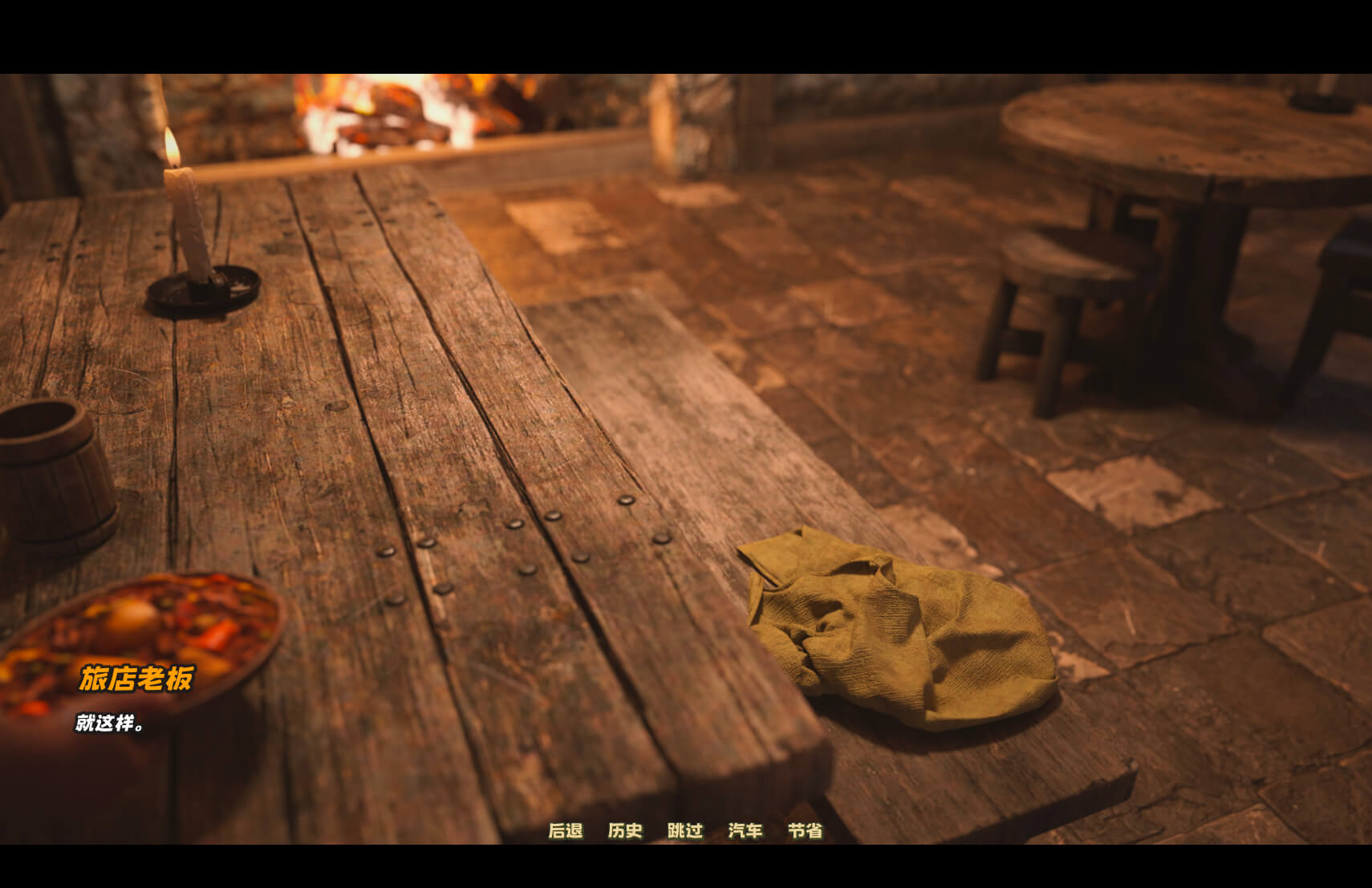
Task: Open the 节省 (Save) menu
Action: click(x=805, y=830)
